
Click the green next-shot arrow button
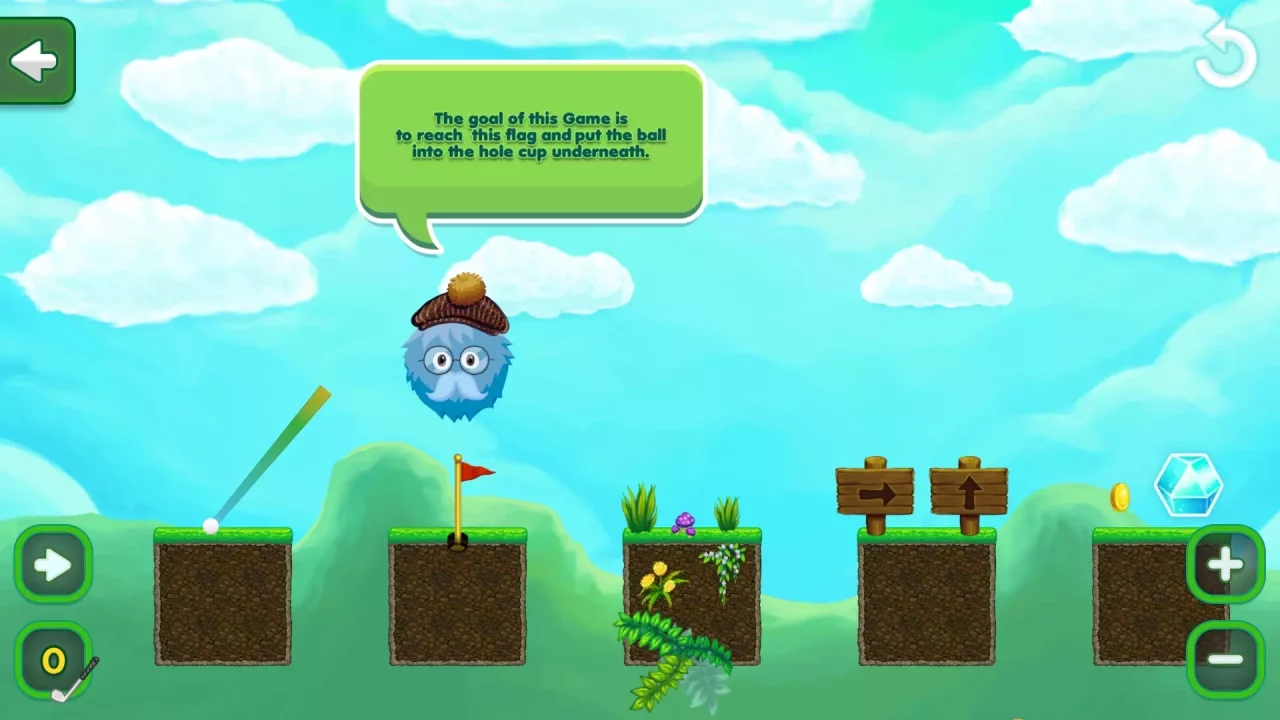(54, 565)
